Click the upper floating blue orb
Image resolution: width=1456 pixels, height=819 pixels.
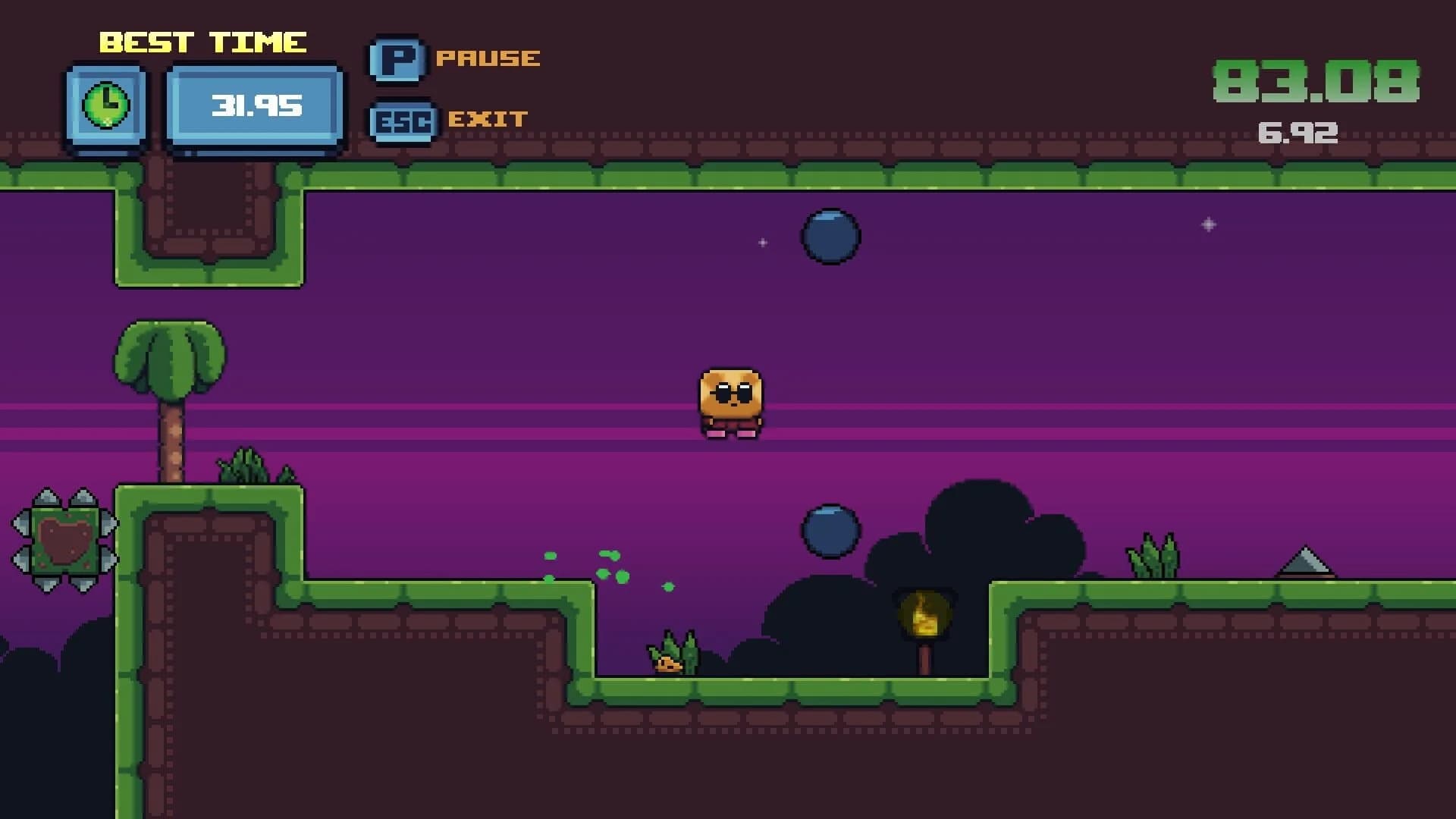tap(832, 237)
